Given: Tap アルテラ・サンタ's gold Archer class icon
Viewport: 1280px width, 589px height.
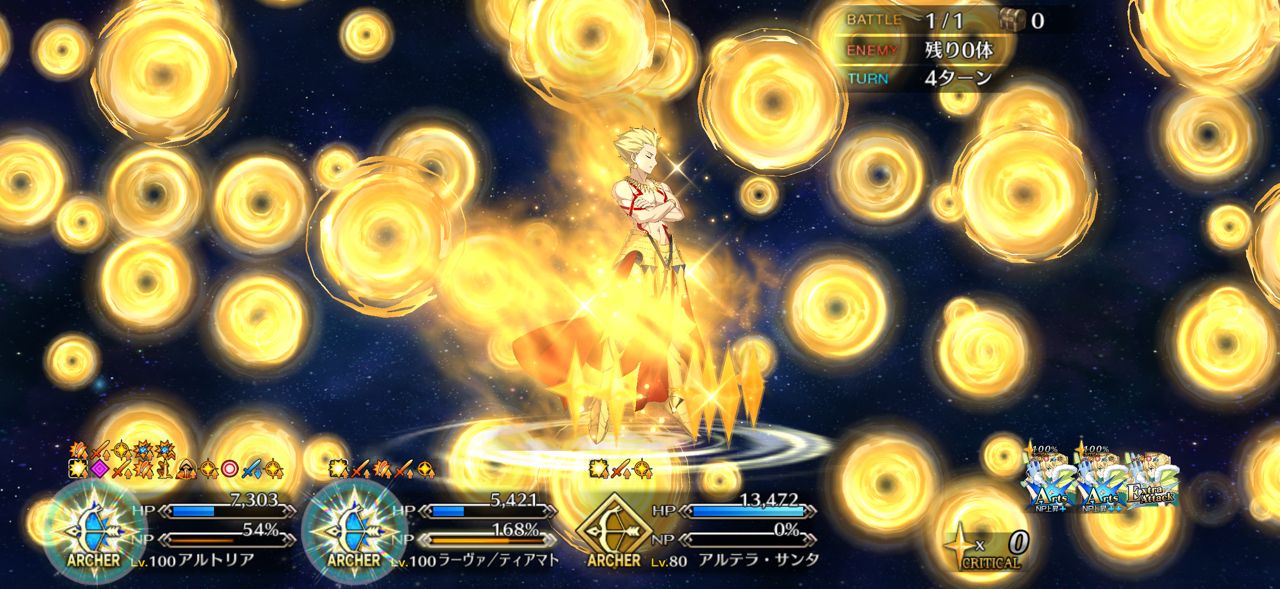Looking at the screenshot, I should click(x=613, y=527).
